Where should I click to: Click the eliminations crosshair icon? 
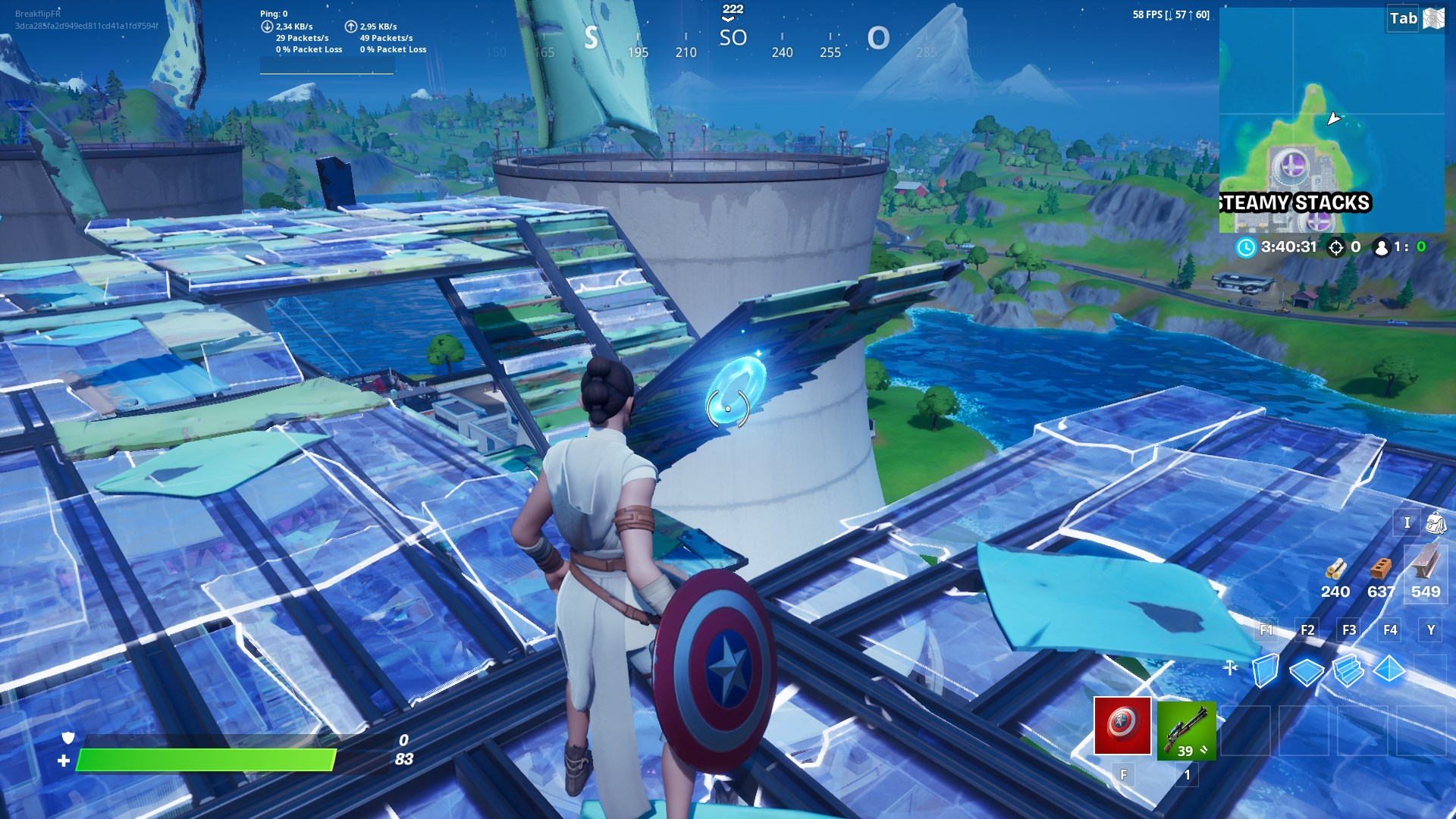[x=1336, y=248]
